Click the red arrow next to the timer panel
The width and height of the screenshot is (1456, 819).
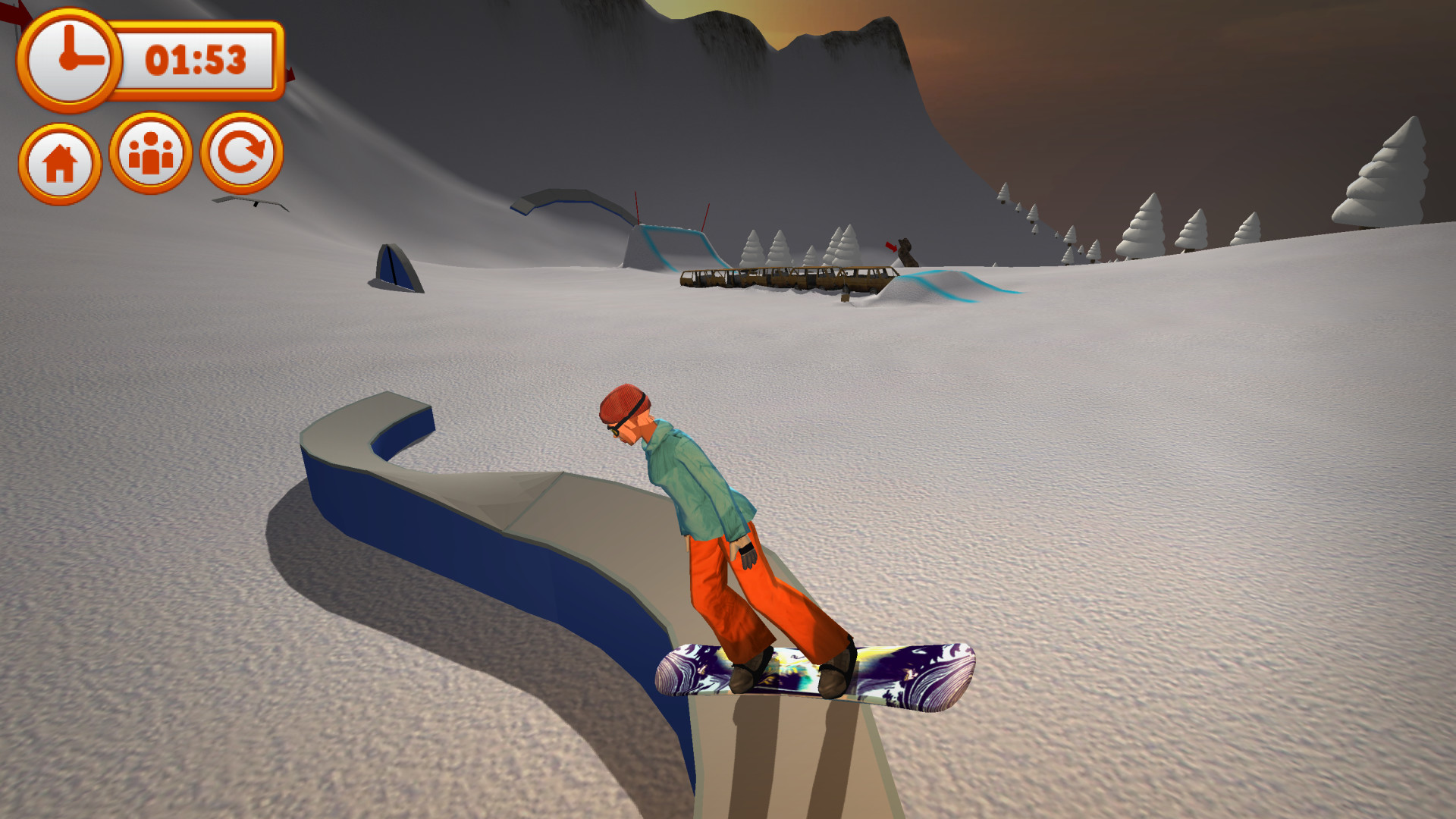coord(290,73)
